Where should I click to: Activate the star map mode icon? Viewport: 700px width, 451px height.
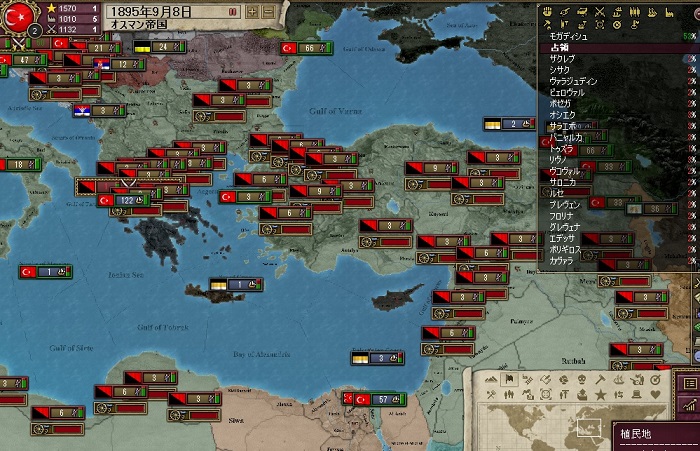click(x=600, y=395)
